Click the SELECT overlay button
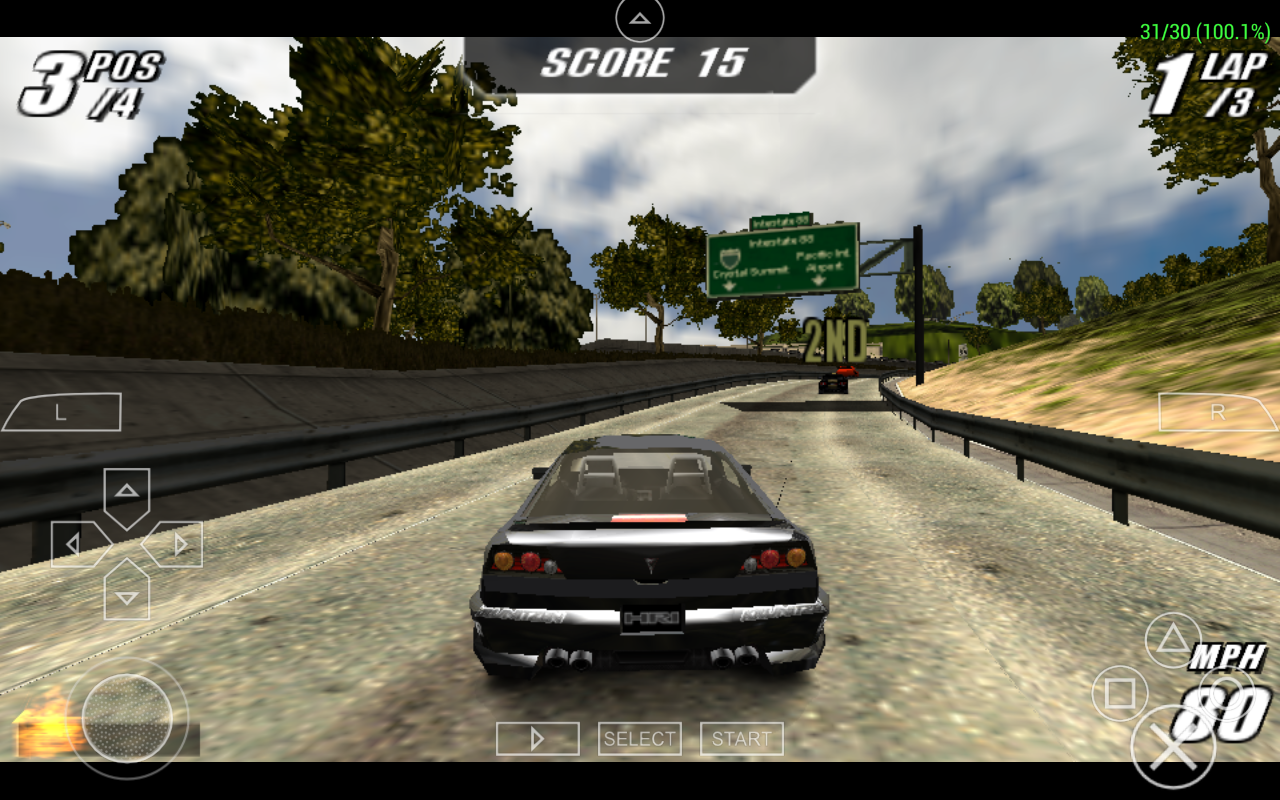 640,739
